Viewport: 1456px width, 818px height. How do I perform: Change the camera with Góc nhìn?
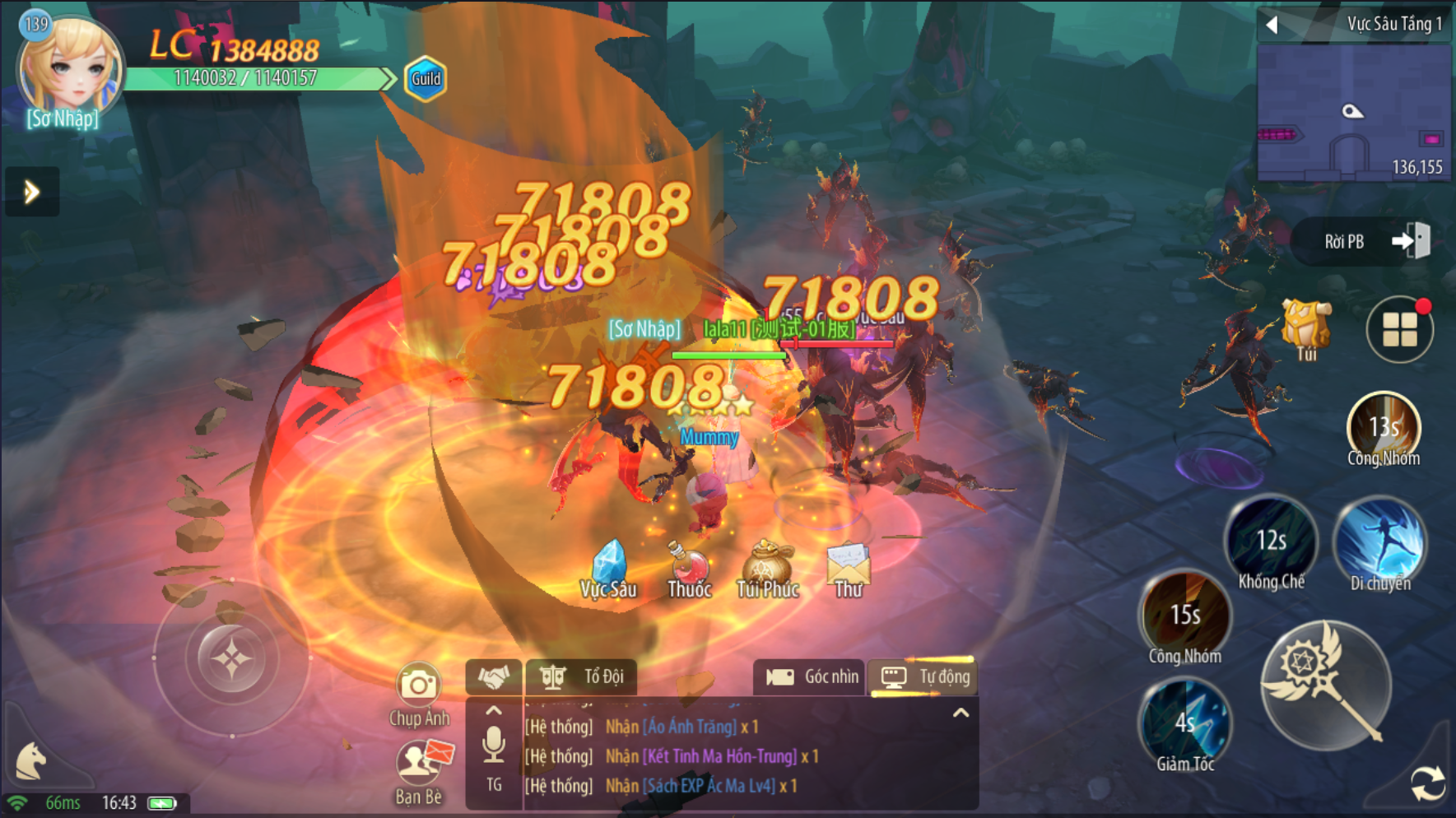click(x=810, y=677)
